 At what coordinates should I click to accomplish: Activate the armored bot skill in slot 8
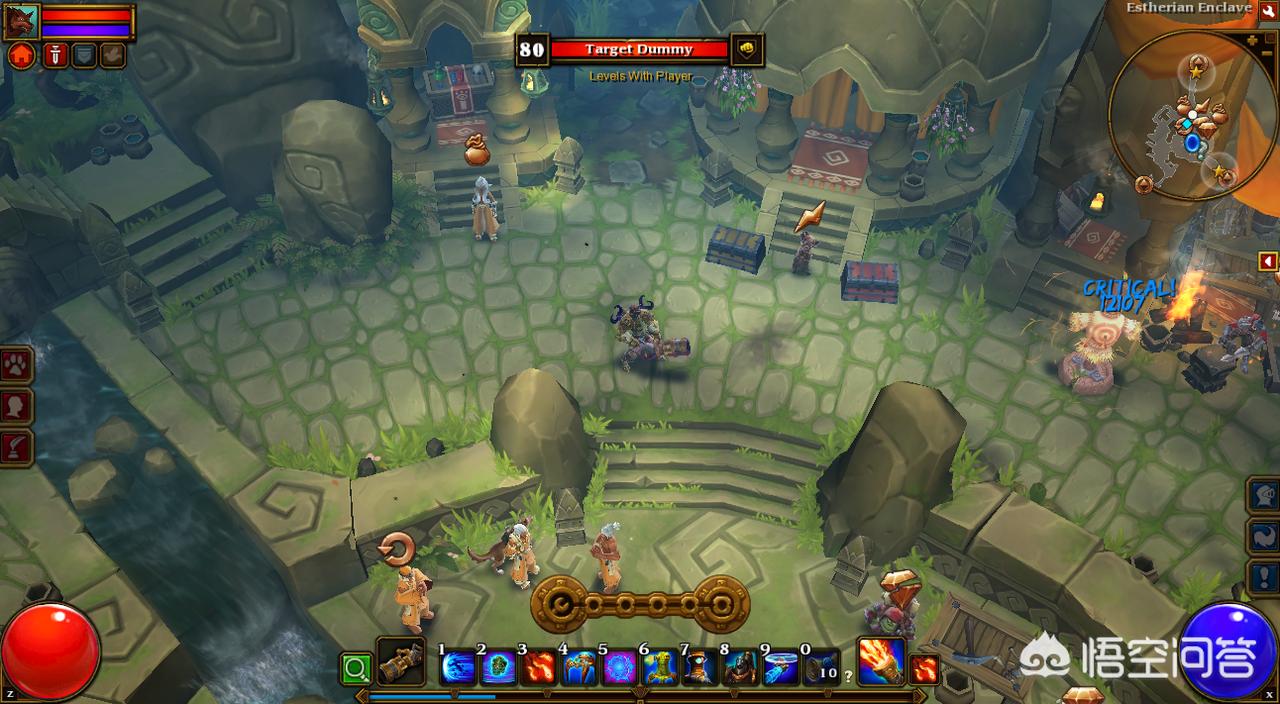[741, 667]
